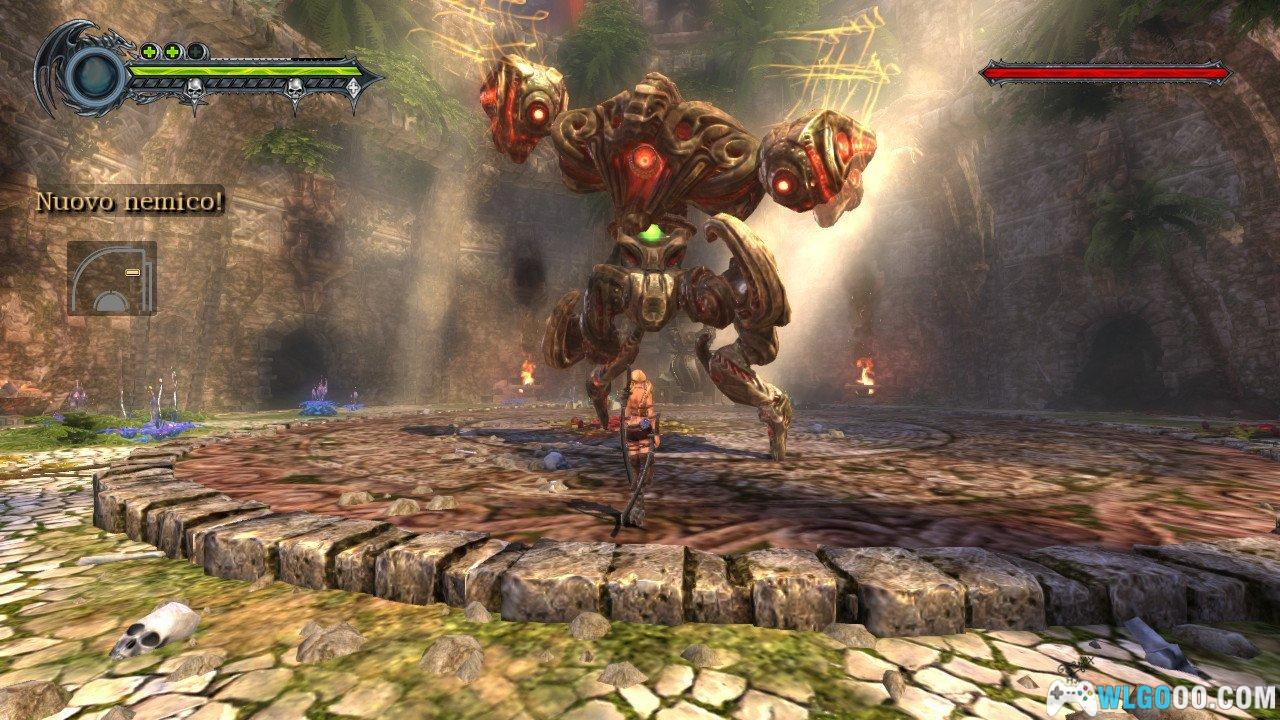Select the "Nuovo nemico!" notification
1280x720 pixels.
[130, 201]
